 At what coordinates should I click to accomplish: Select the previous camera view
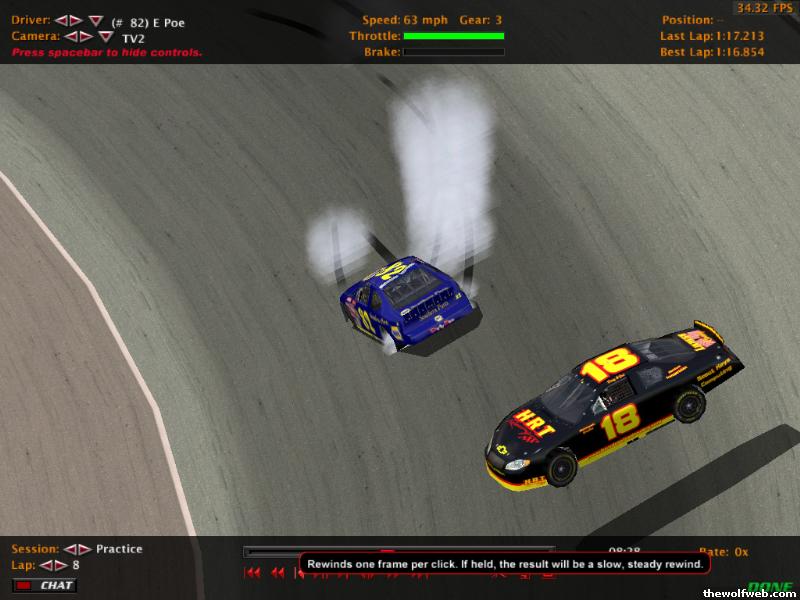(70, 36)
